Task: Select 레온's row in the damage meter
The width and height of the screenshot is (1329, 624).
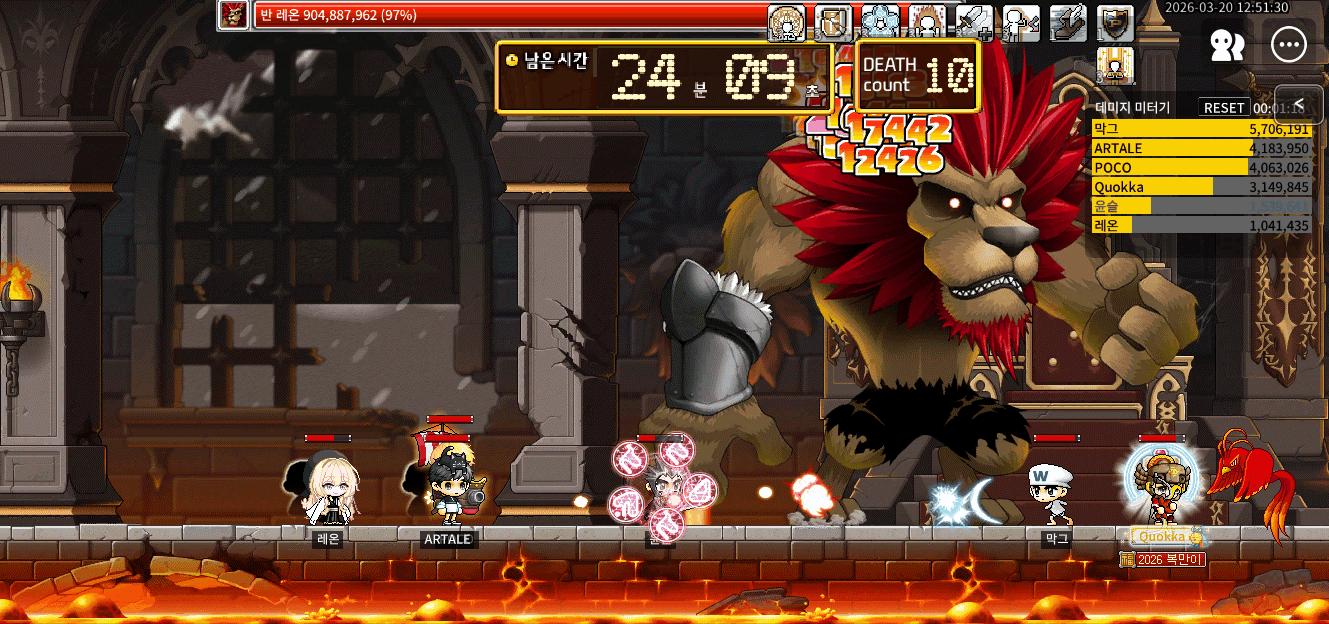Action: tap(1200, 225)
